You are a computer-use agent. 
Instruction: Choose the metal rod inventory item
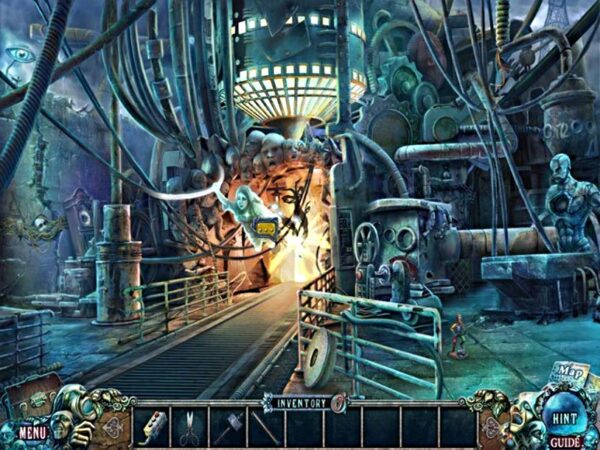(267, 426)
